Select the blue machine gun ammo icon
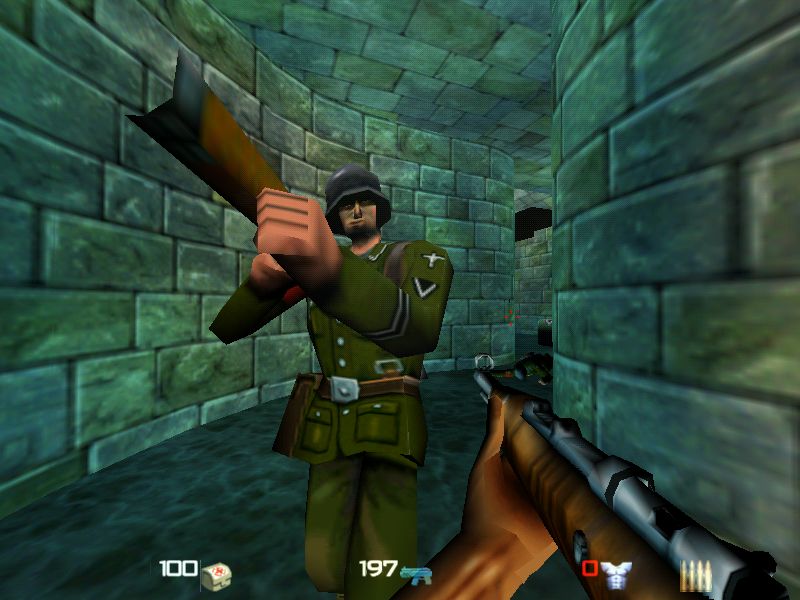 coord(415,573)
